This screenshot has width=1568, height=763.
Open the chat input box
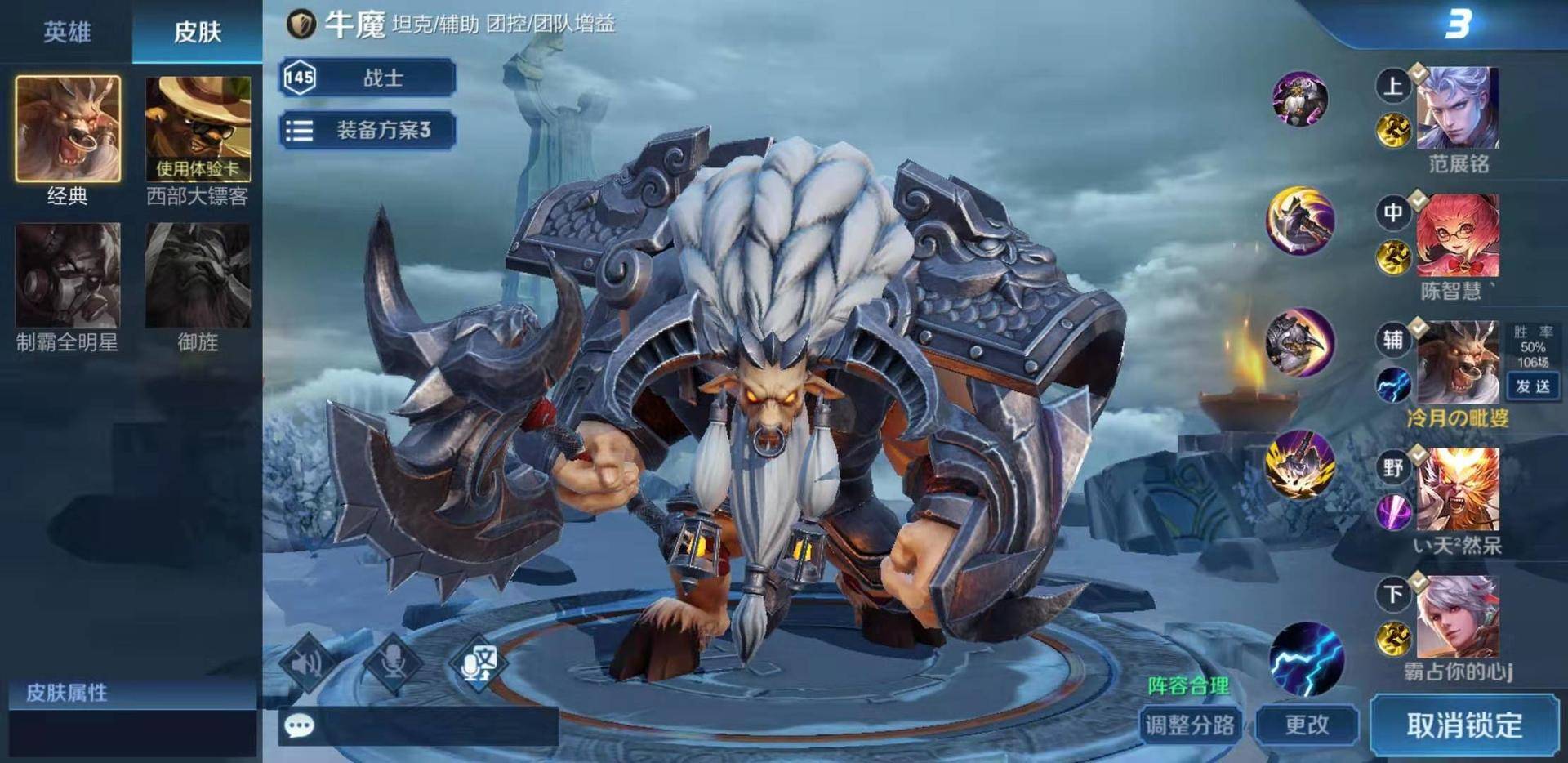(418, 725)
